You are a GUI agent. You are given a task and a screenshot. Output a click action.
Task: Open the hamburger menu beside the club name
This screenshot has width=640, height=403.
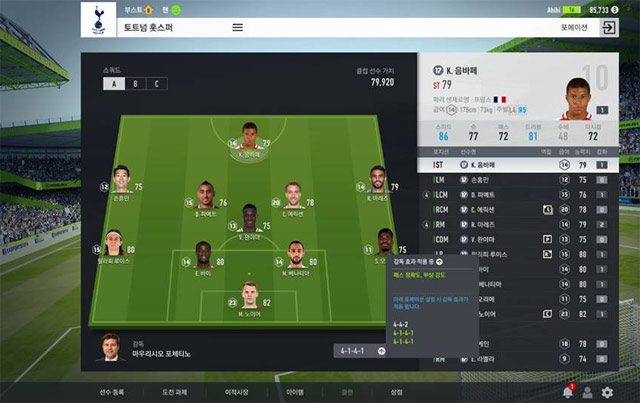(238, 27)
